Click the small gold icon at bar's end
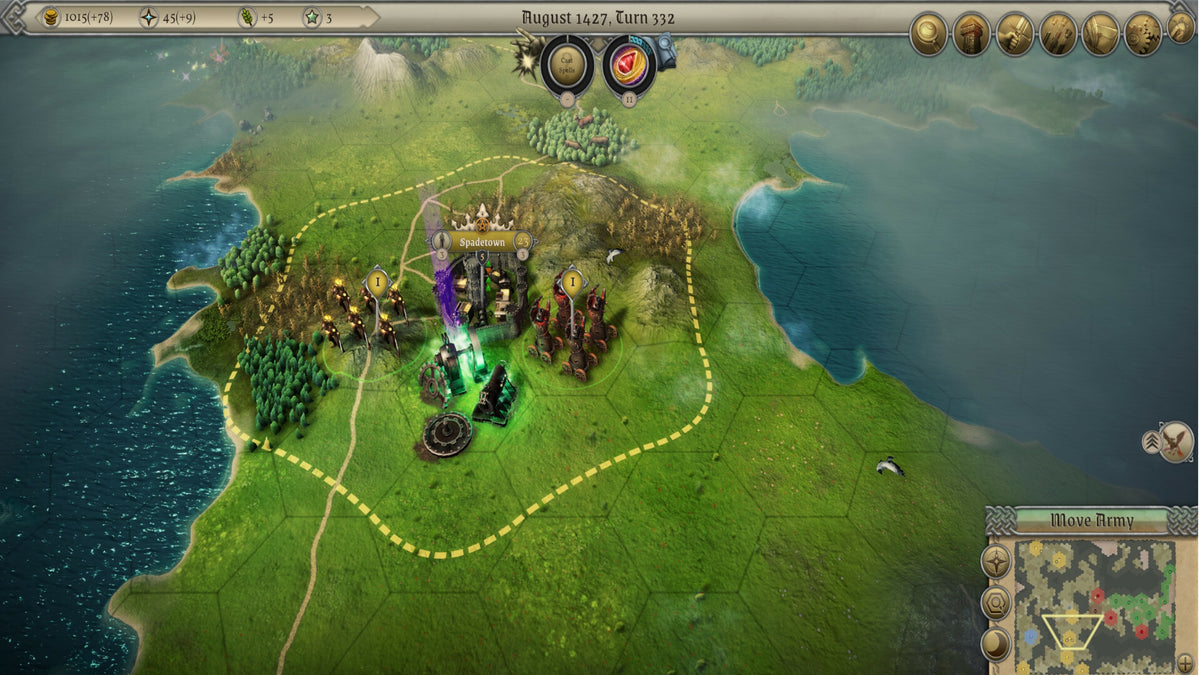 click(1181, 28)
